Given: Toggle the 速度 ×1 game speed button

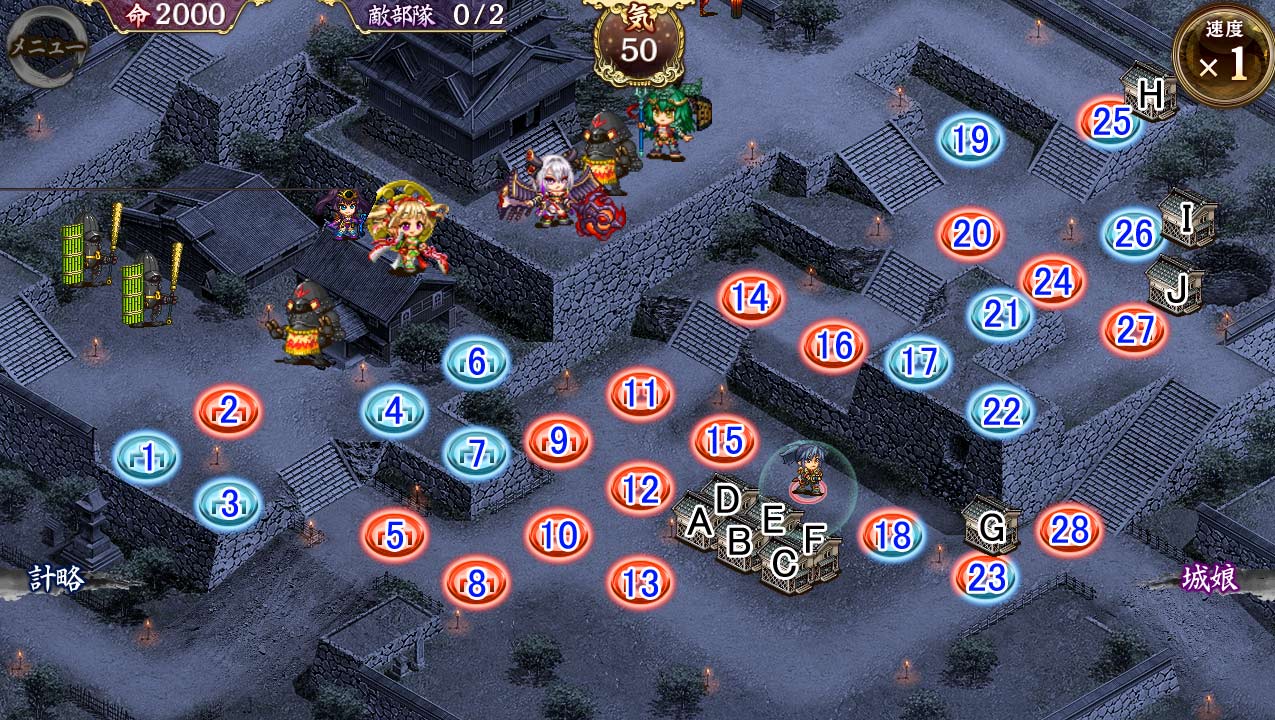Looking at the screenshot, I should (1223, 57).
